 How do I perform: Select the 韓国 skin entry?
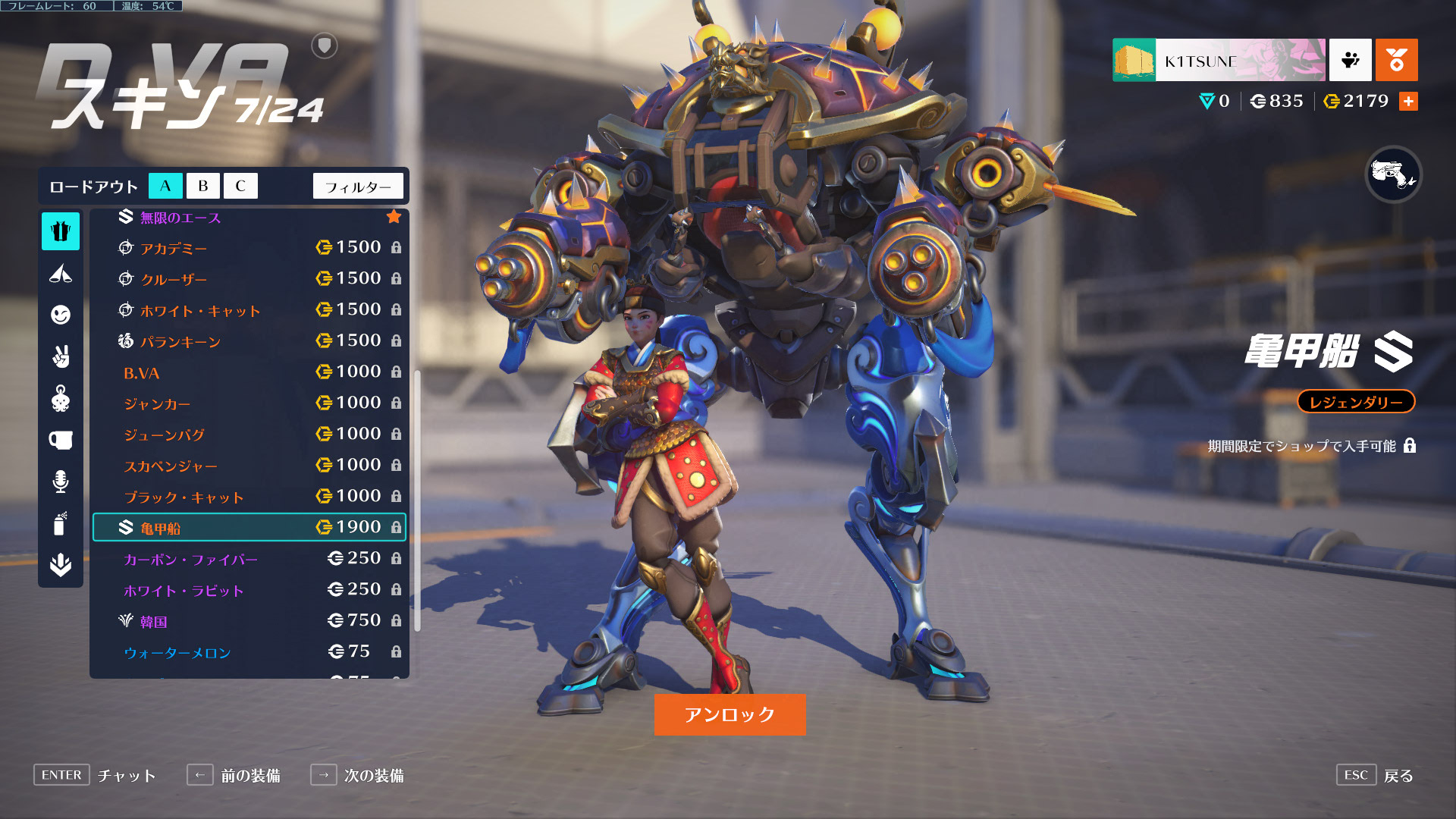[249, 621]
